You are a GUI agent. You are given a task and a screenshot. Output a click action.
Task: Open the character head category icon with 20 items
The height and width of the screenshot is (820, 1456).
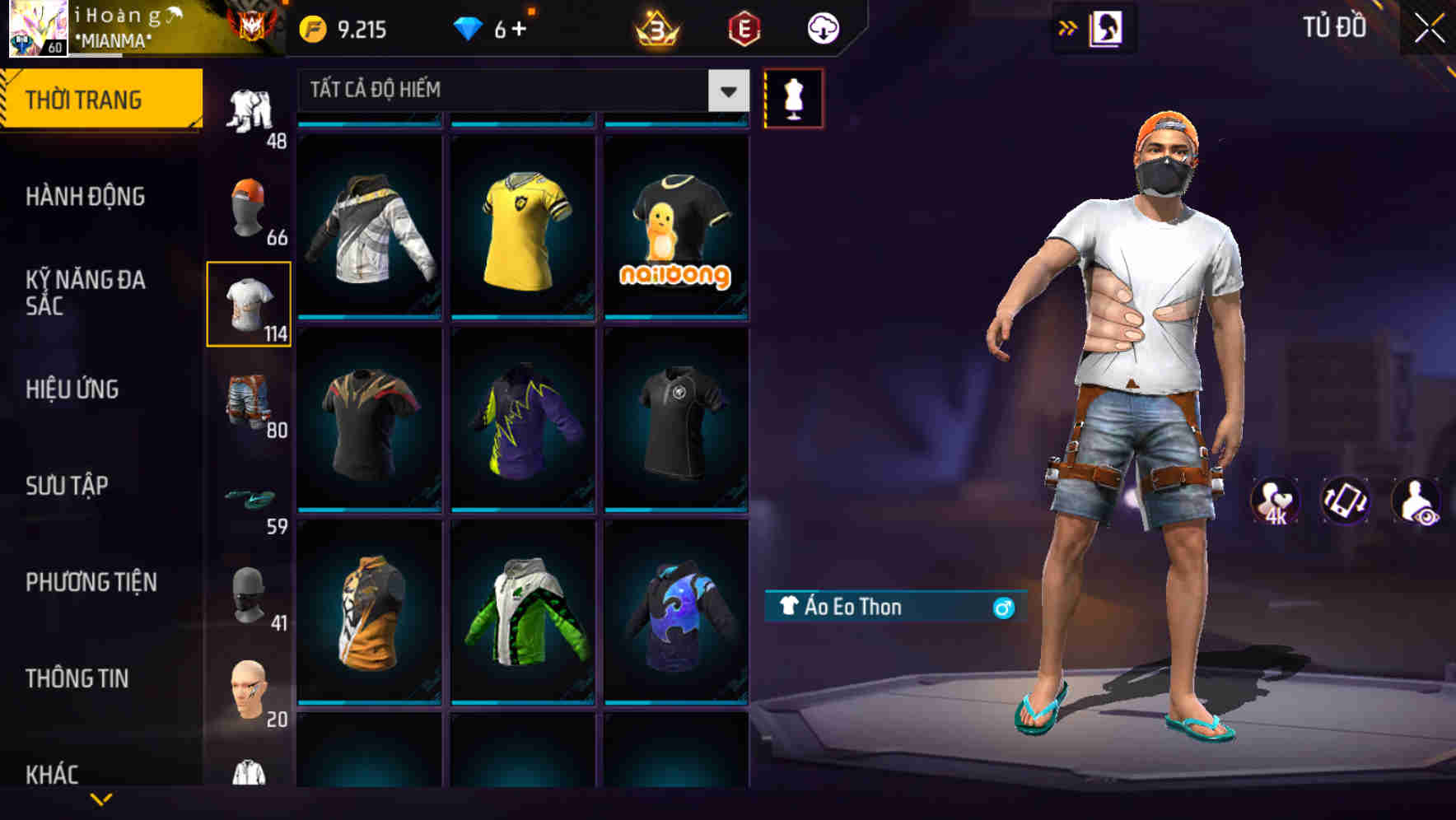point(250,692)
